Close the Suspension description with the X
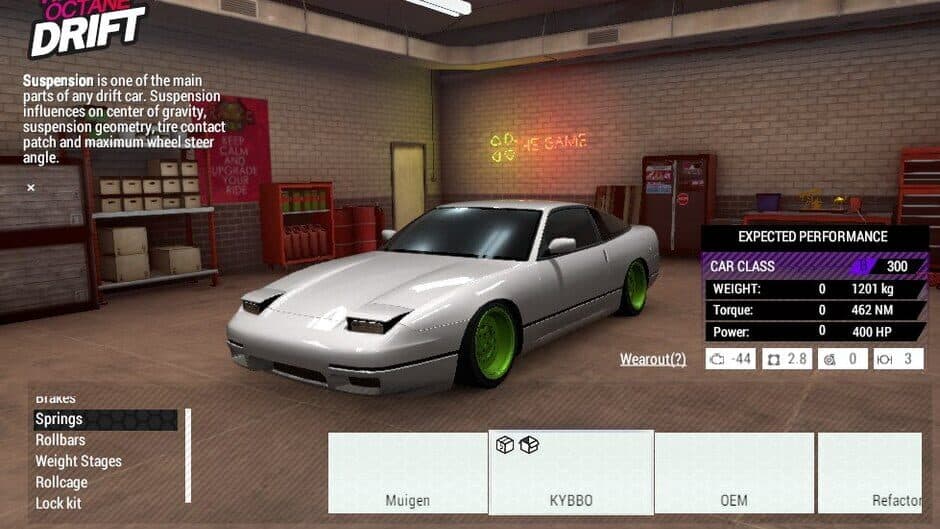Image resolution: width=940 pixels, height=529 pixels. pyautogui.click(x=31, y=187)
